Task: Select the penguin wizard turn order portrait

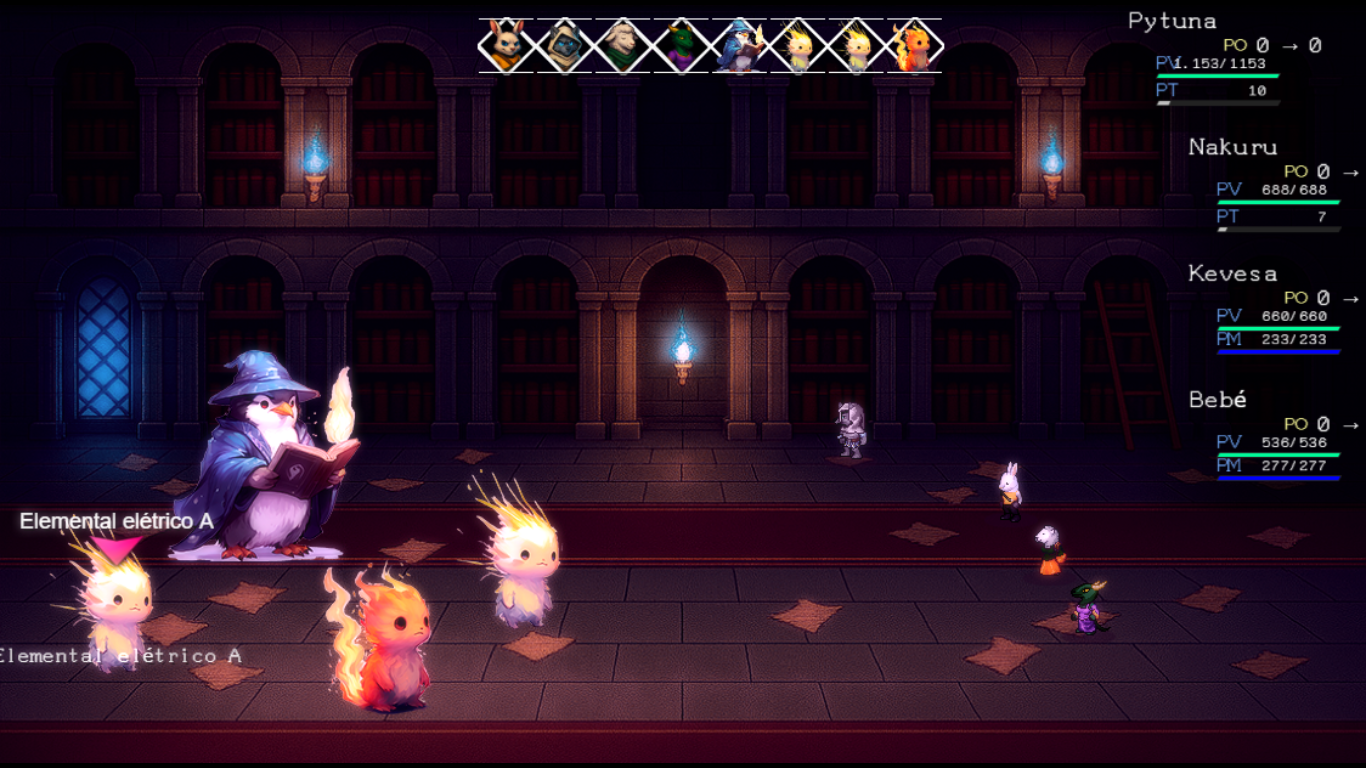Action: click(739, 46)
